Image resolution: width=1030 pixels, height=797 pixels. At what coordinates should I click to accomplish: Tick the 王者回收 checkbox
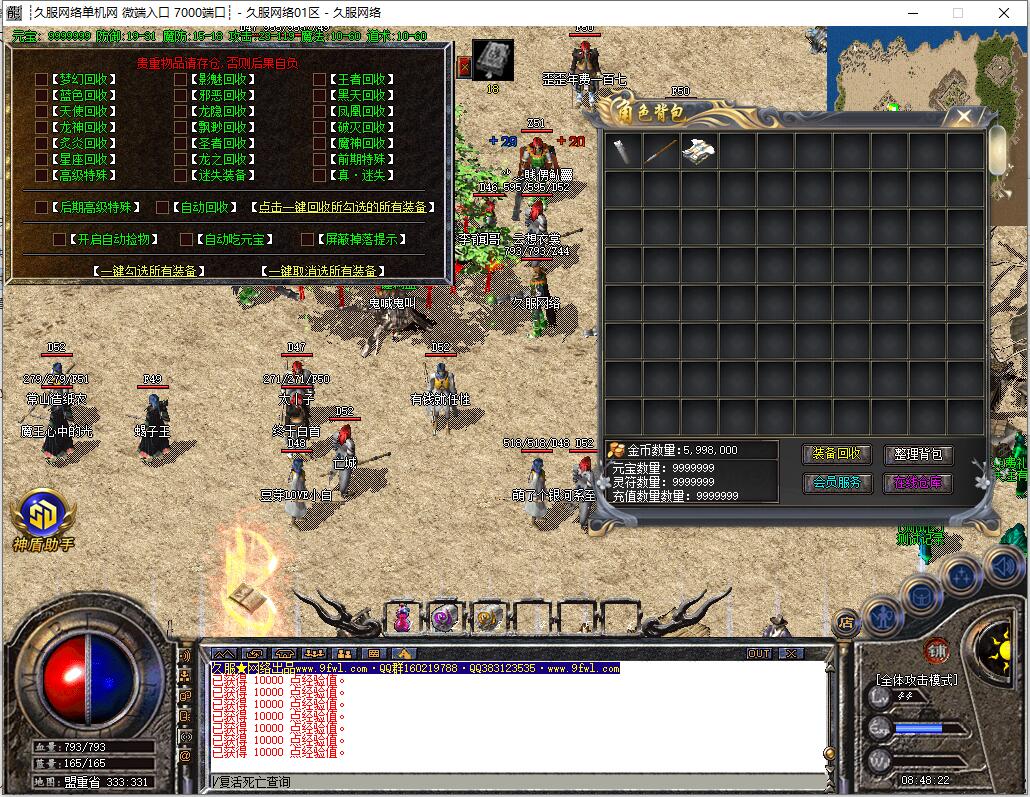pyautogui.click(x=319, y=80)
